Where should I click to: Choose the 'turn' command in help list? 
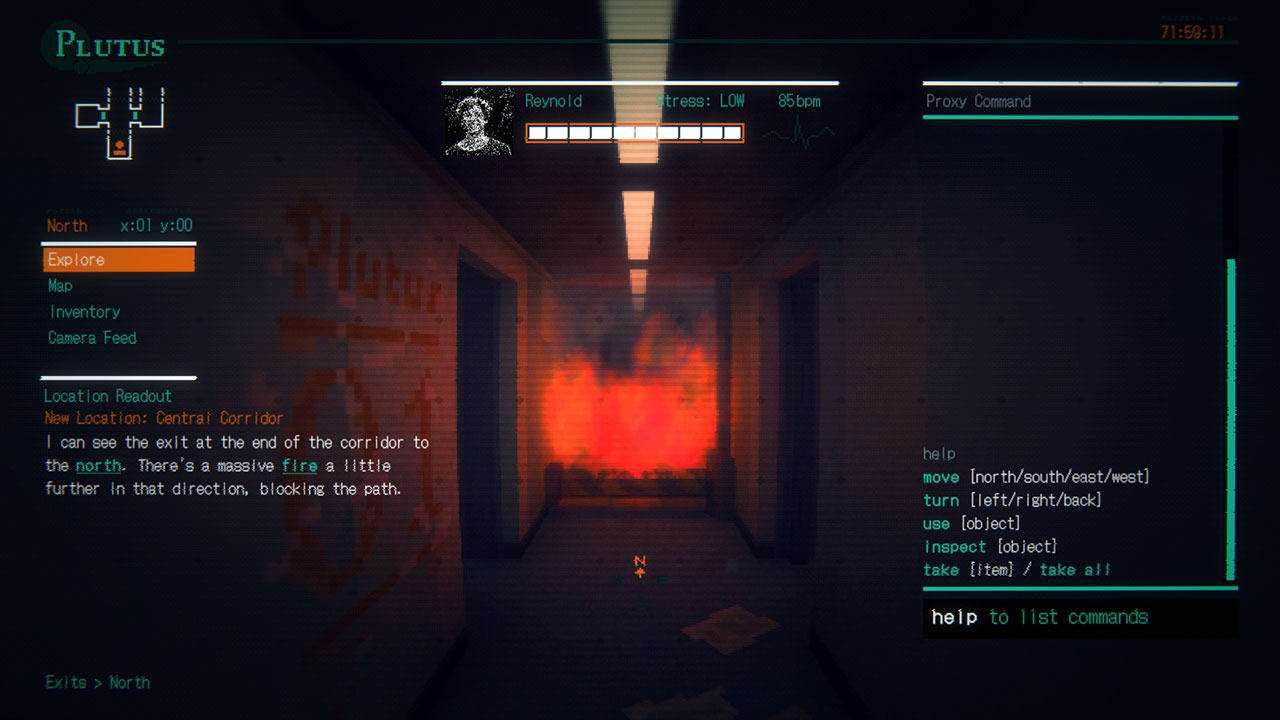[941, 500]
